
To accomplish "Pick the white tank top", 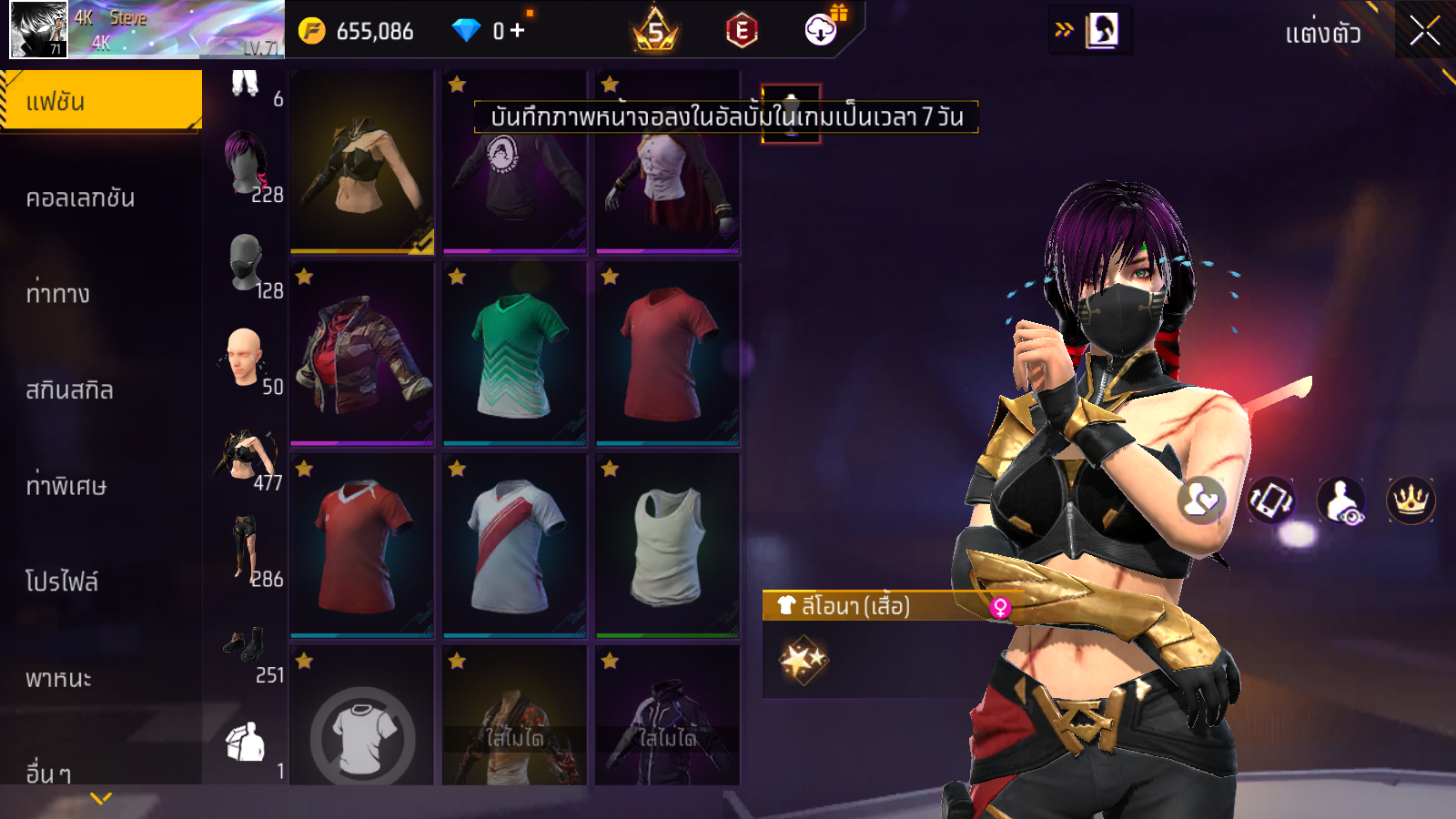I will pos(668,546).
